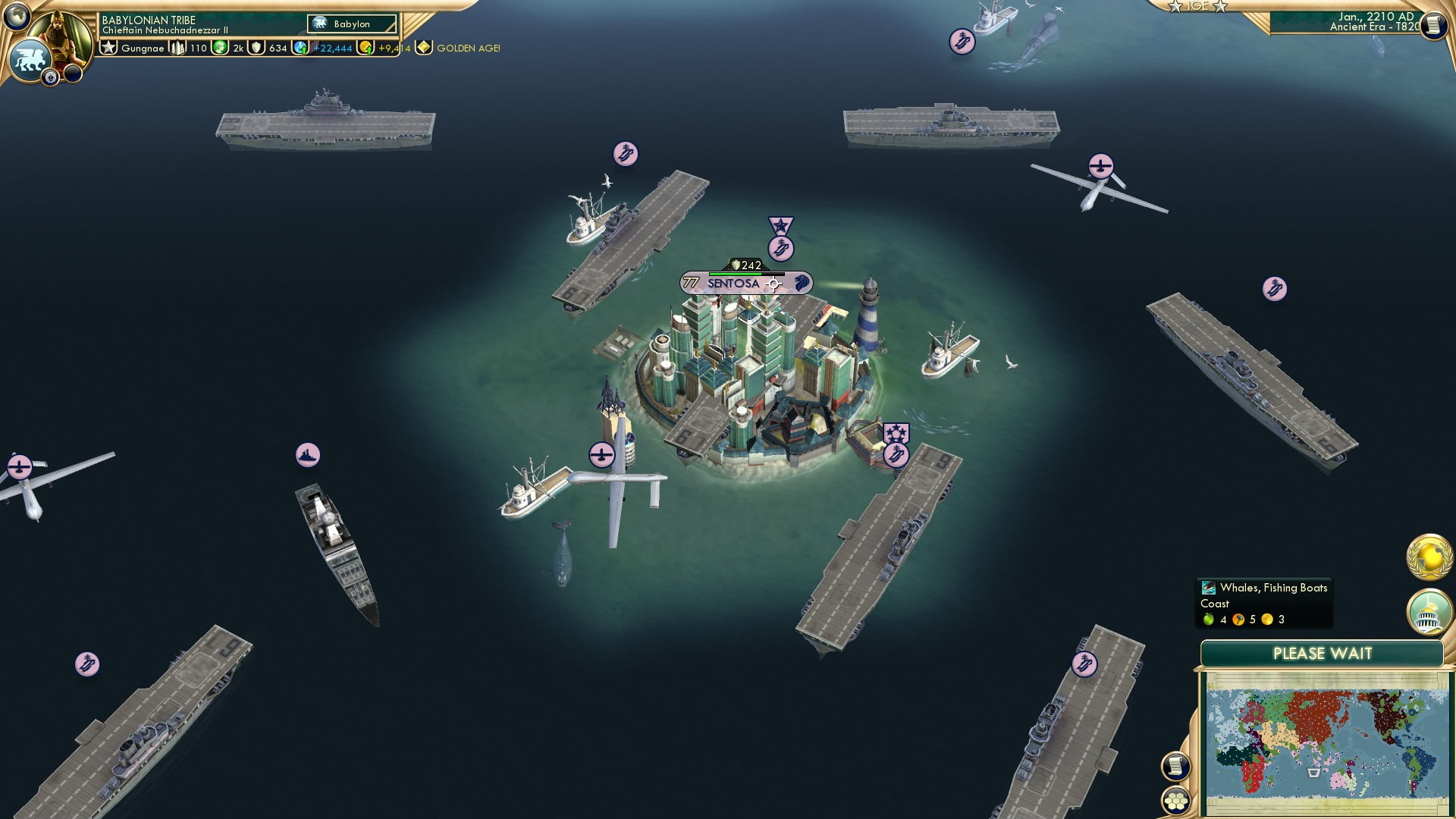Viewport: 1456px width, 819px height.
Task: Click the science beaker showing +22,444
Action: pos(331,47)
